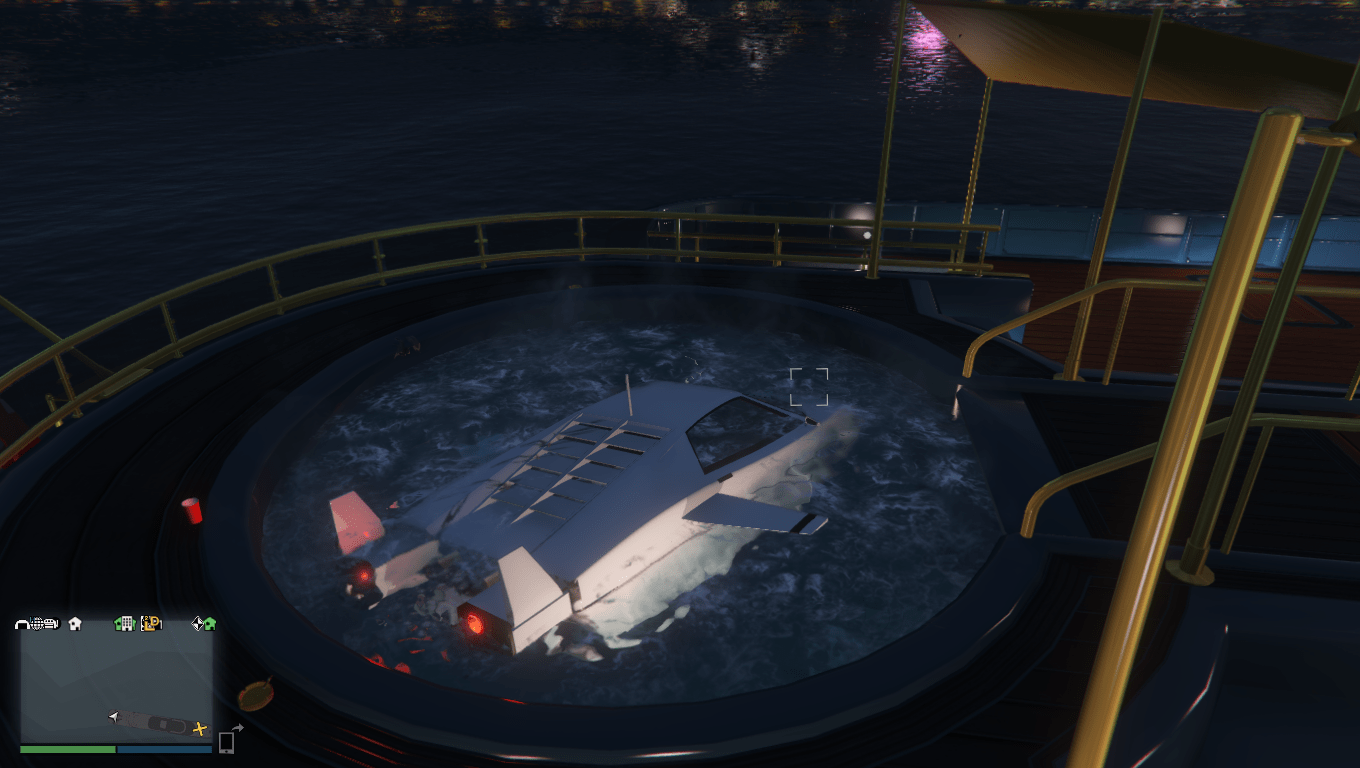1360x768 pixels.
Task: Select the white house property blip
Action: point(74,624)
